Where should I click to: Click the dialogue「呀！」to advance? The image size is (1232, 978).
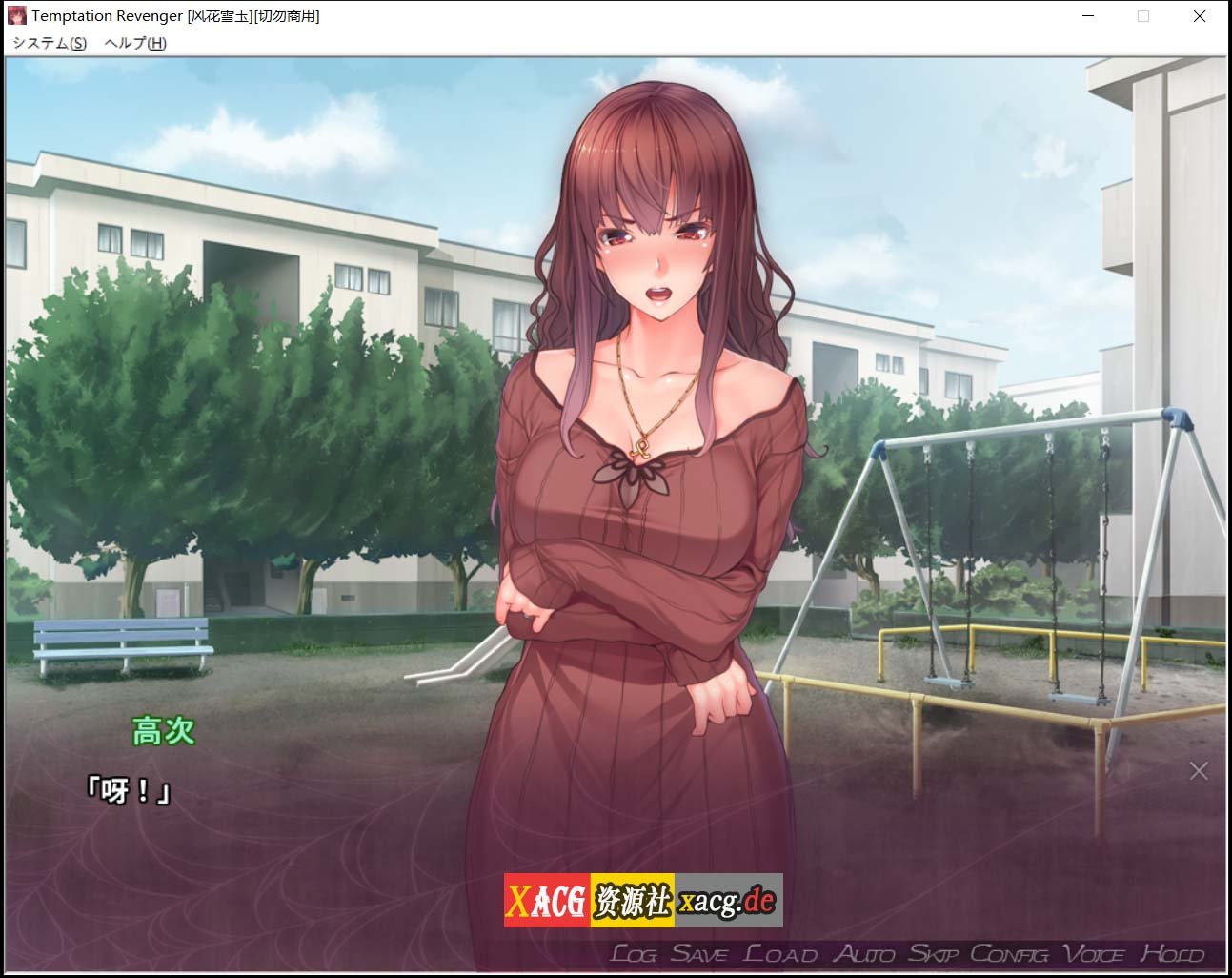[x=129, y=791]
